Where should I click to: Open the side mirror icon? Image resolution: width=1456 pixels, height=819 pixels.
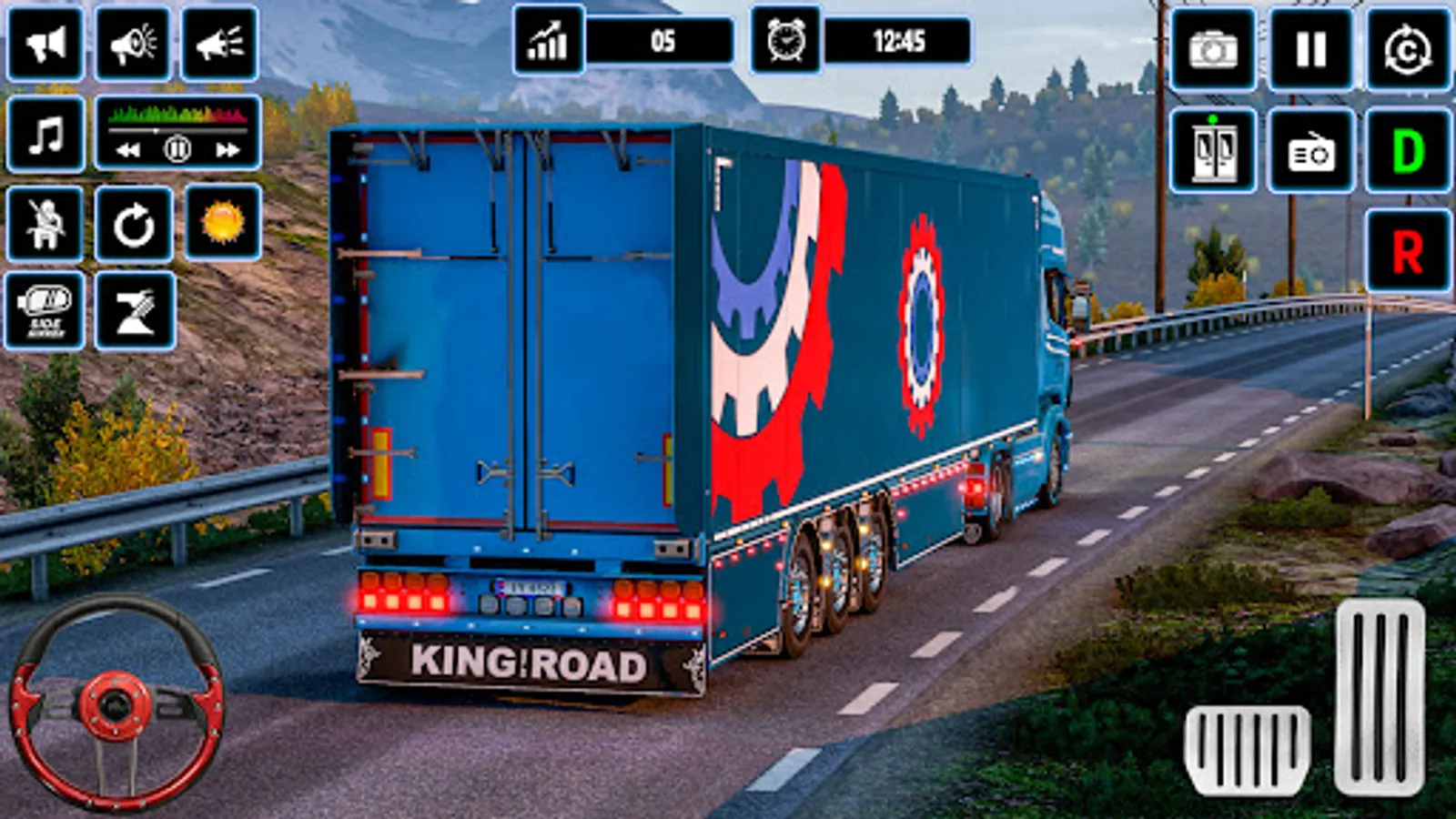coord(45,309)
